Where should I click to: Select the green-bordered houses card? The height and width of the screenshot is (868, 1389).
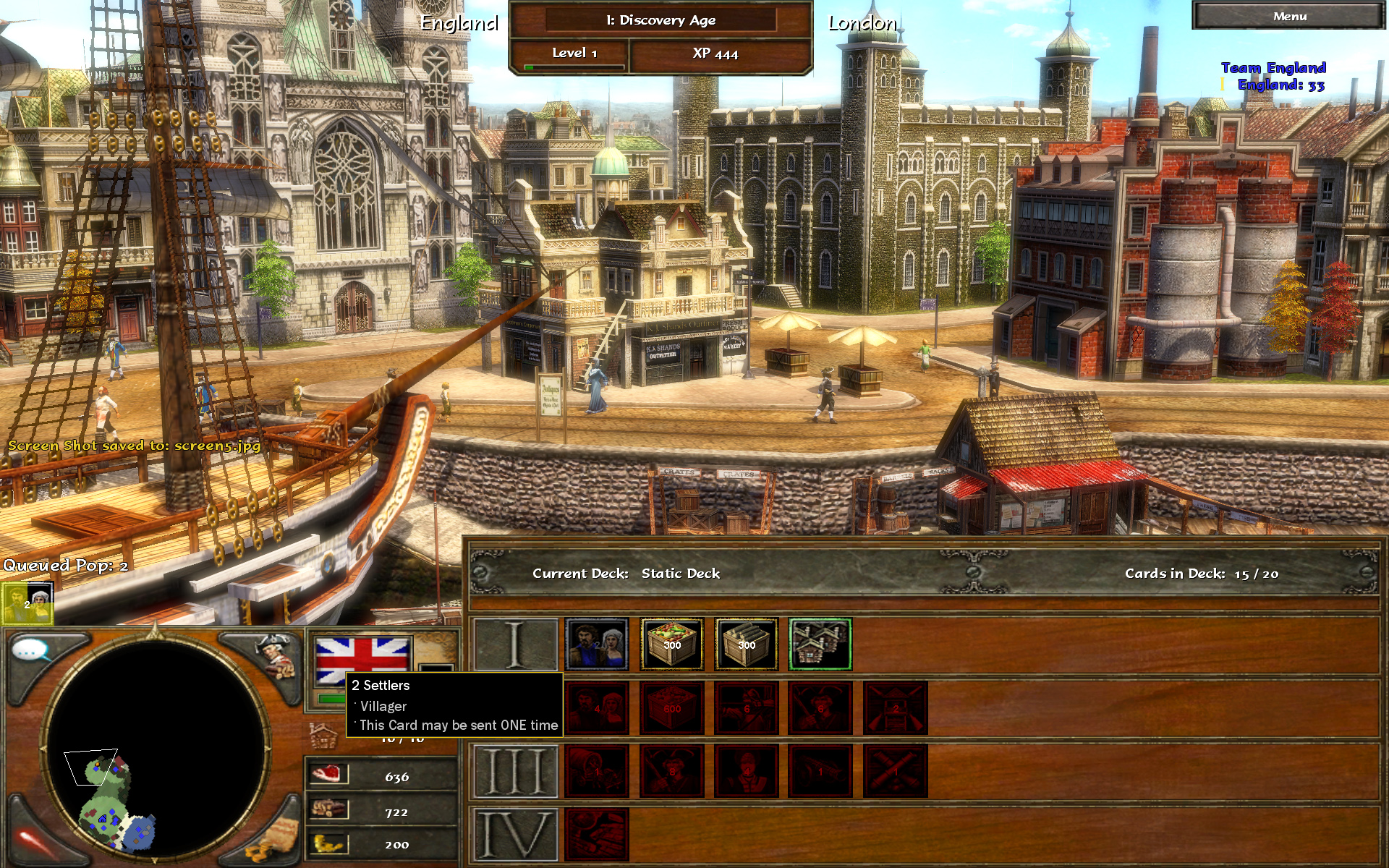point(820,644)
